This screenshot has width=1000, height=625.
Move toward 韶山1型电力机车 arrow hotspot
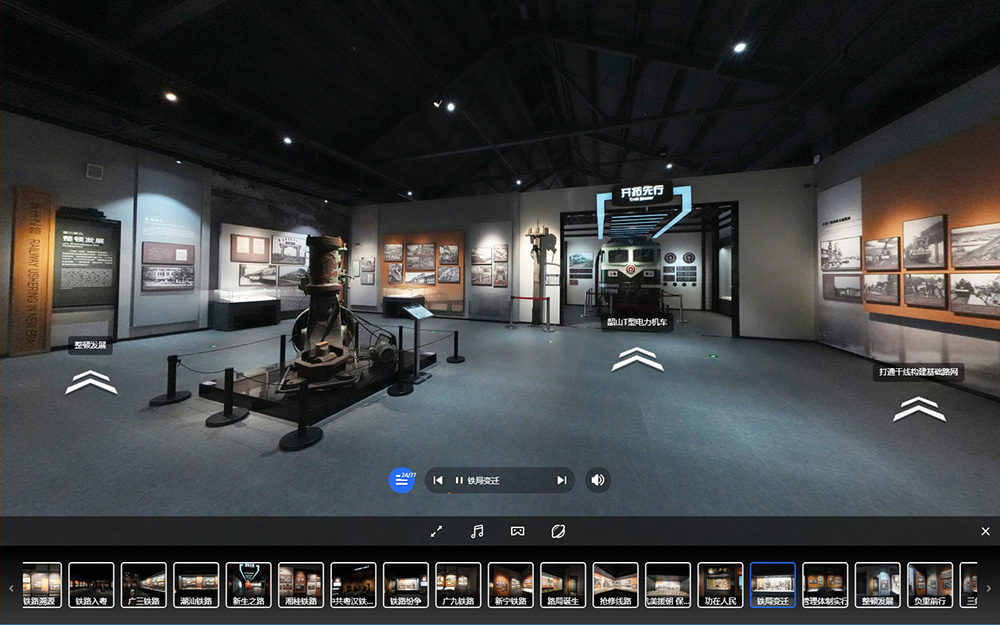coord(637,359)
